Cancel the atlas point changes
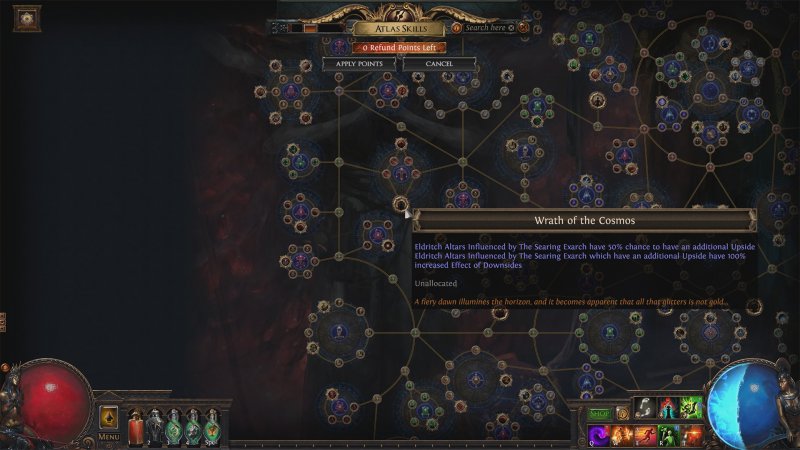Screen dimensions: 800x450 (439, 64)
